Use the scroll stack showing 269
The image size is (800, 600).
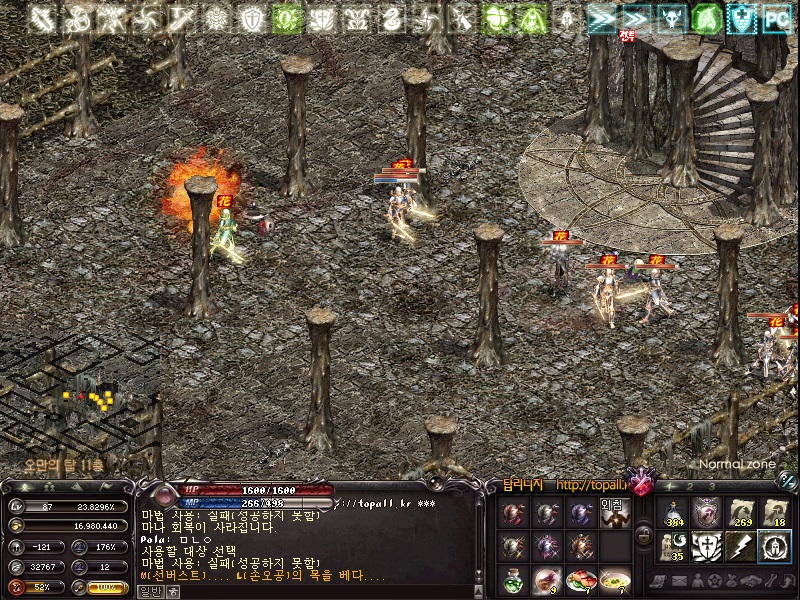click(x=741, y=513)
